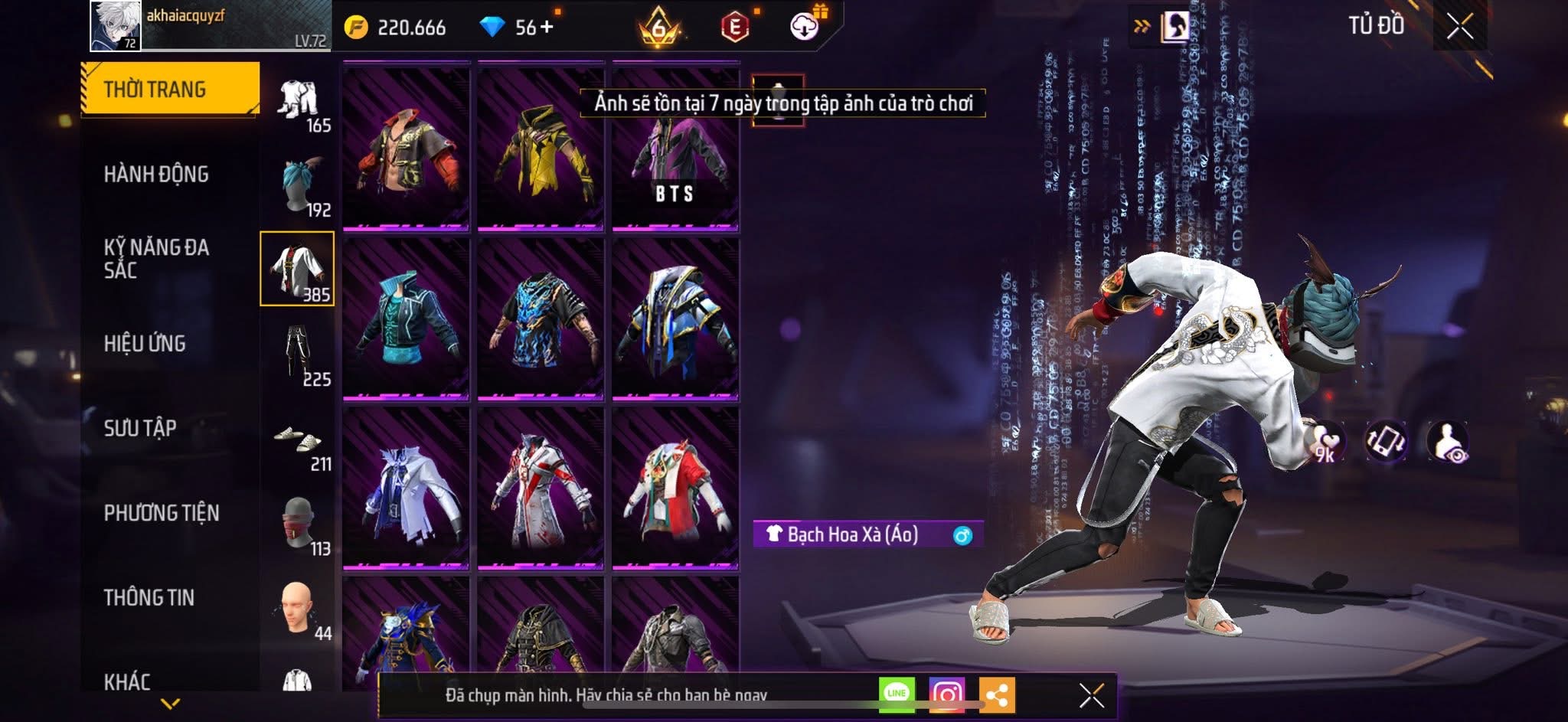Open Kỹ Năng Đa Sắc section
The image size is (1568, 722).
[156, 258]
